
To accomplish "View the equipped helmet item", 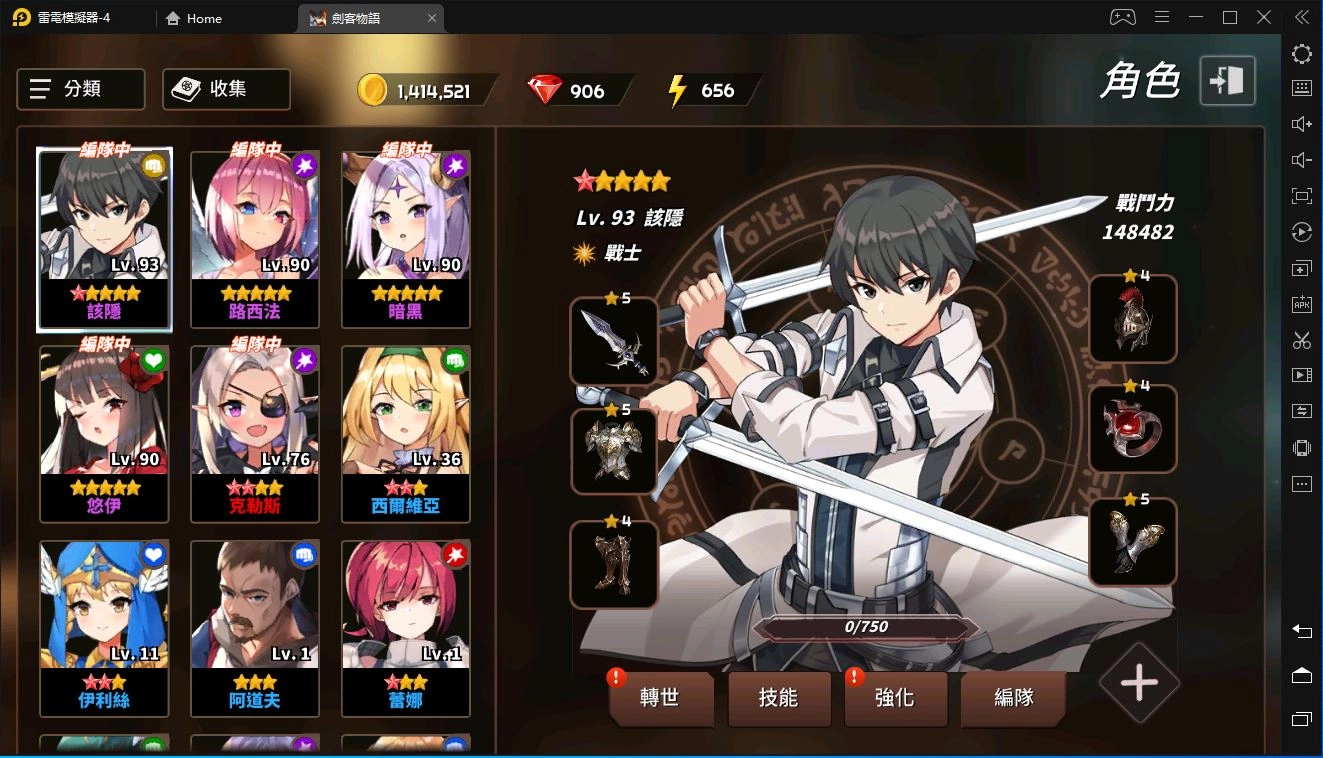I will (1133, 320).
